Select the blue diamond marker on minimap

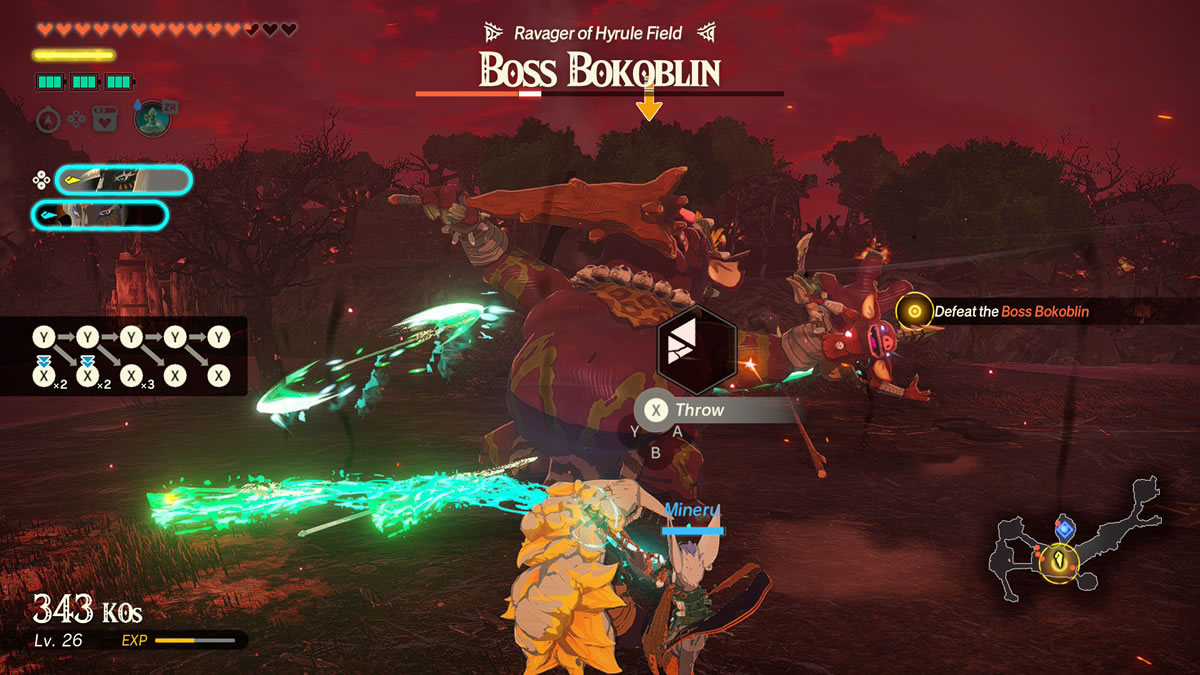(x=1065, y=528)
